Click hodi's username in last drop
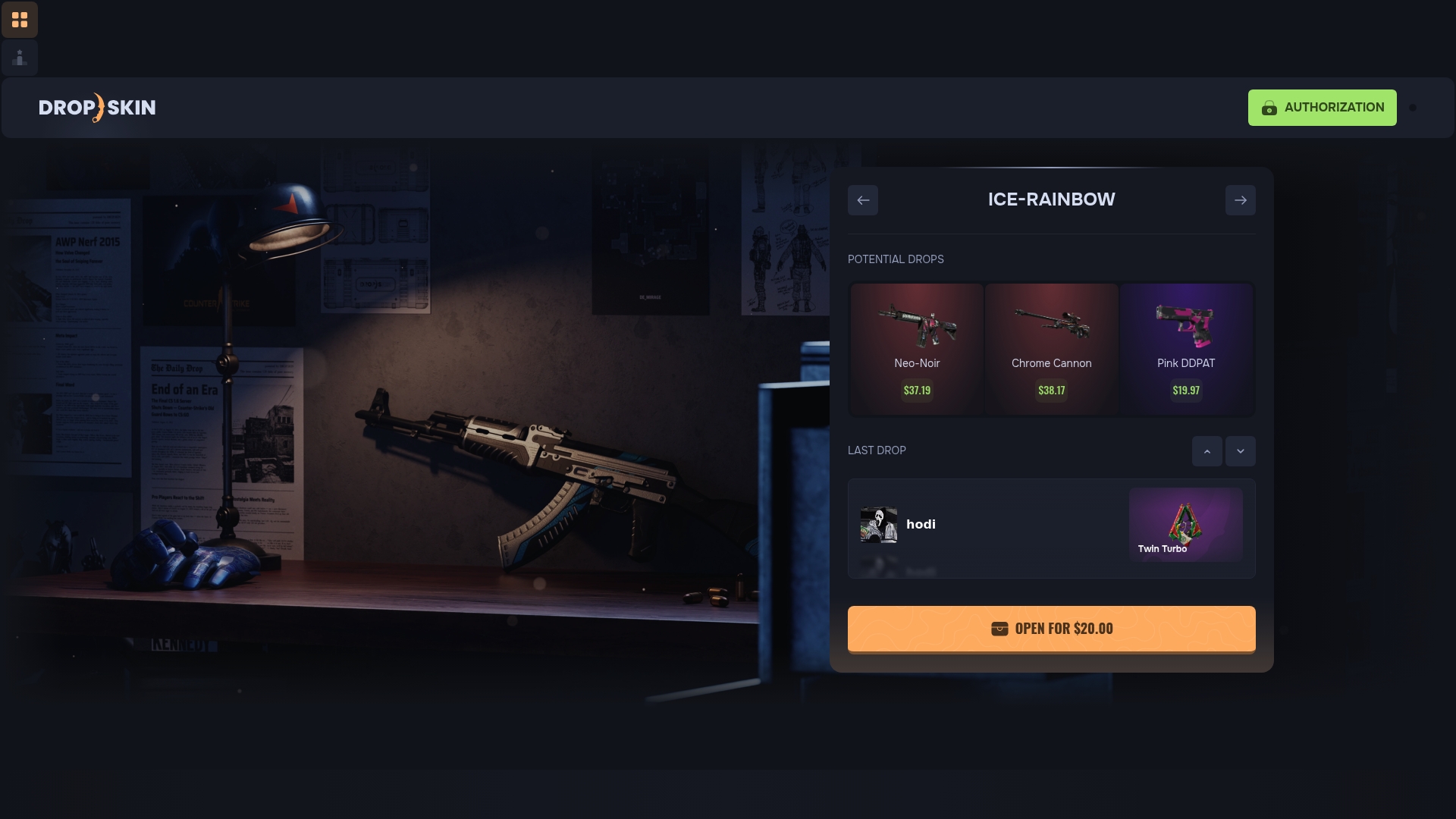1456x819 pixels. coord(921,524)
